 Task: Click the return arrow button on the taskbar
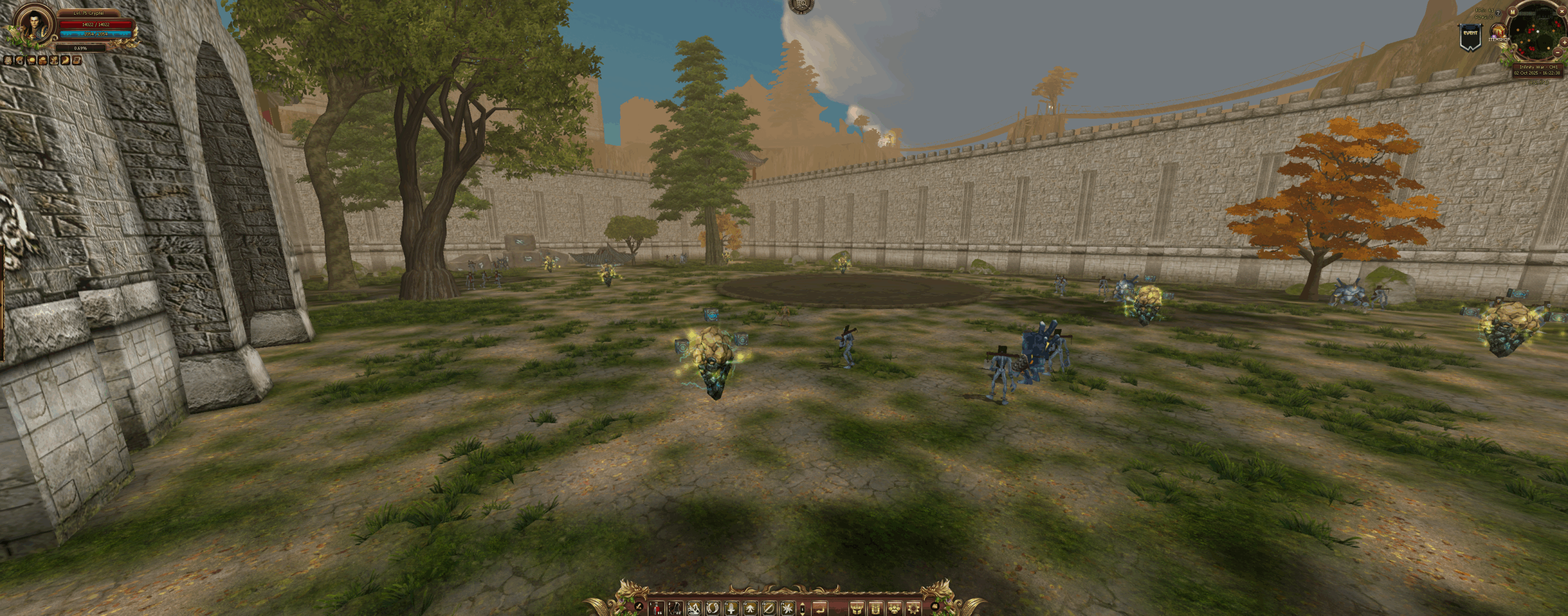[820, 609]
